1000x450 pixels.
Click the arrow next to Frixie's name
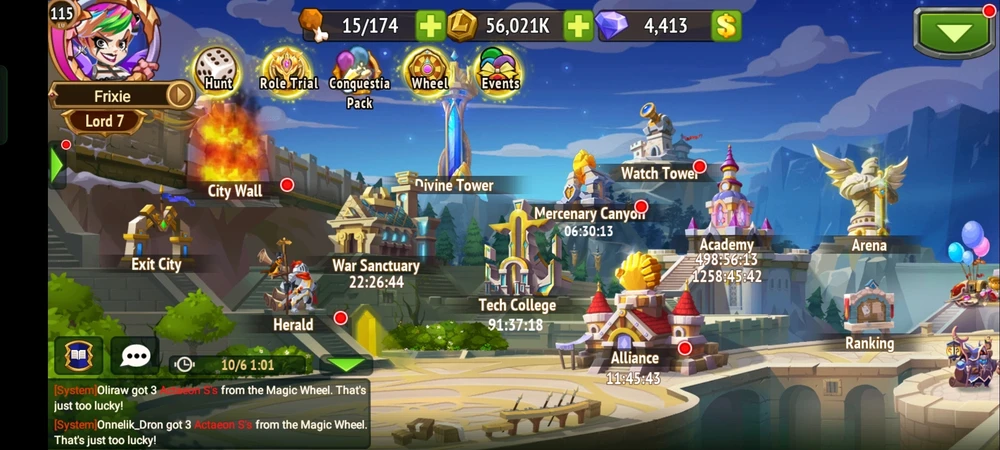[179, 95]
